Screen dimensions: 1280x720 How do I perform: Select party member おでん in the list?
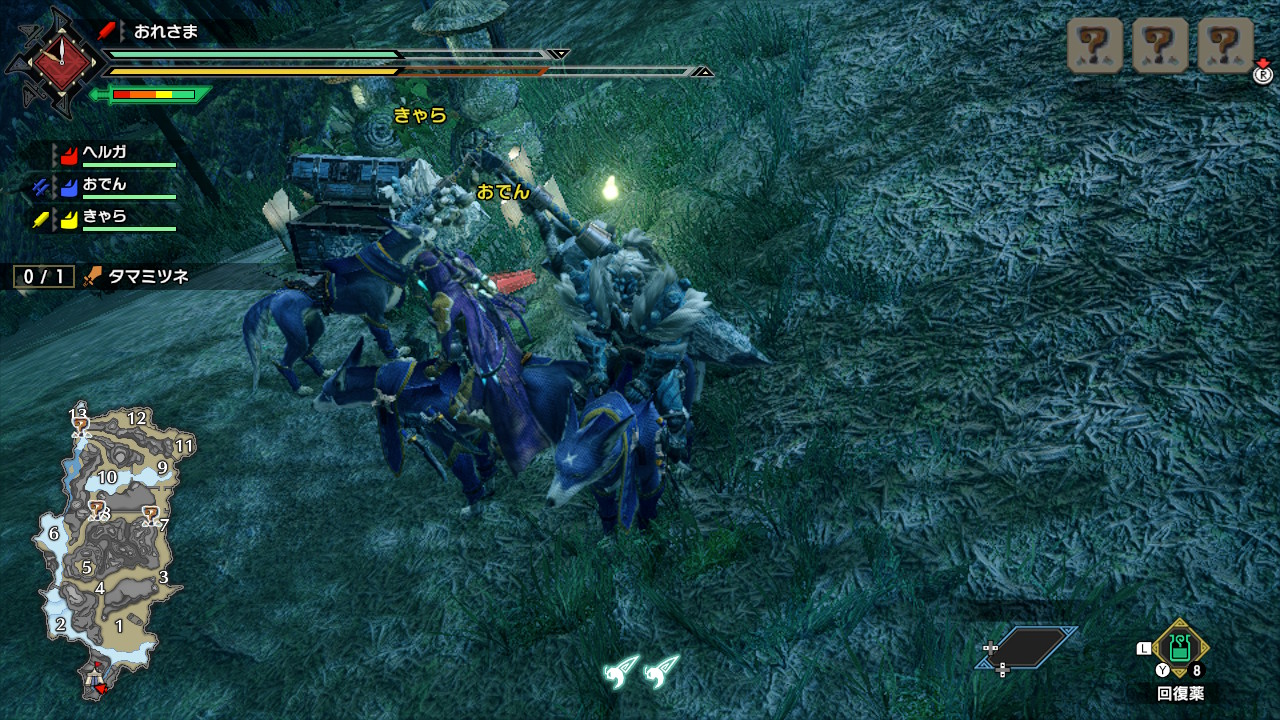(104, 185)
